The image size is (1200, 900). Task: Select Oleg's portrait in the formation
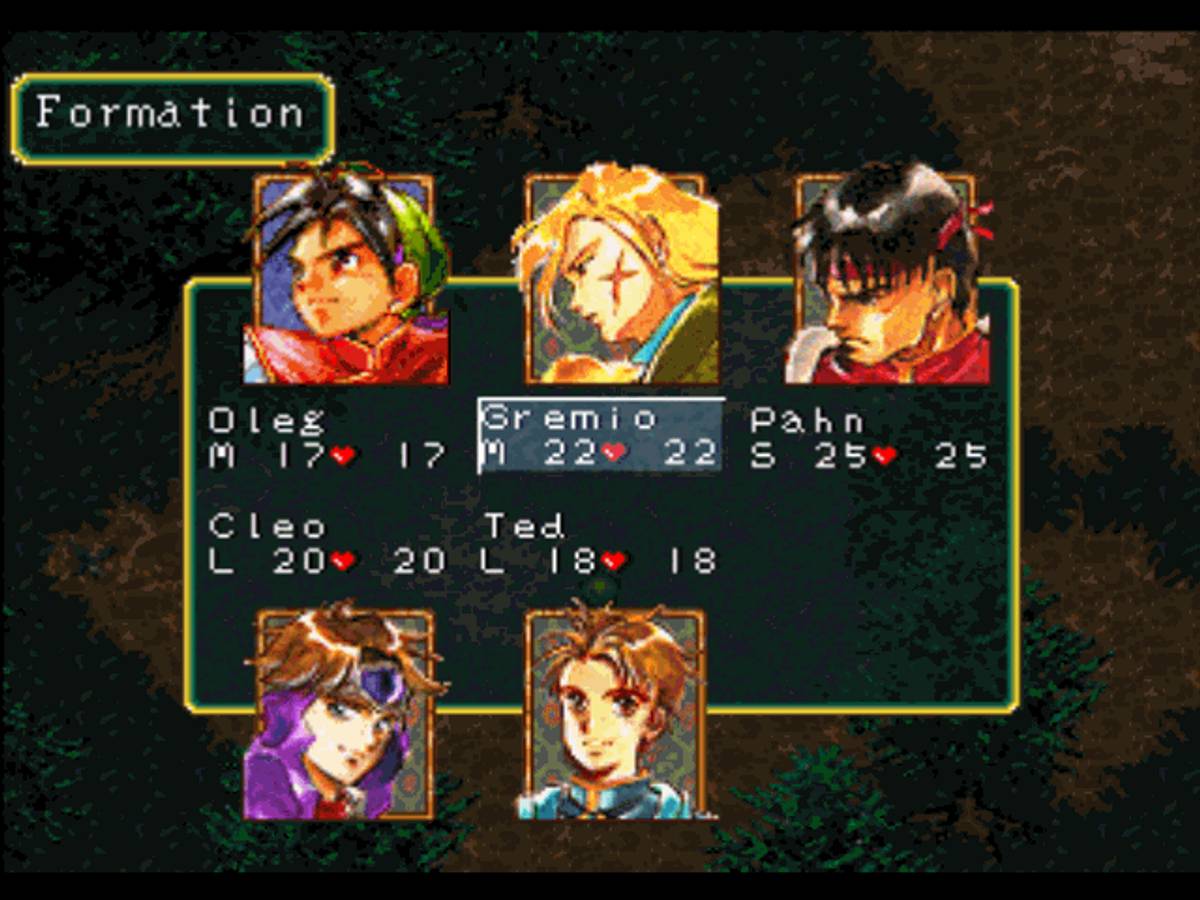345,278
